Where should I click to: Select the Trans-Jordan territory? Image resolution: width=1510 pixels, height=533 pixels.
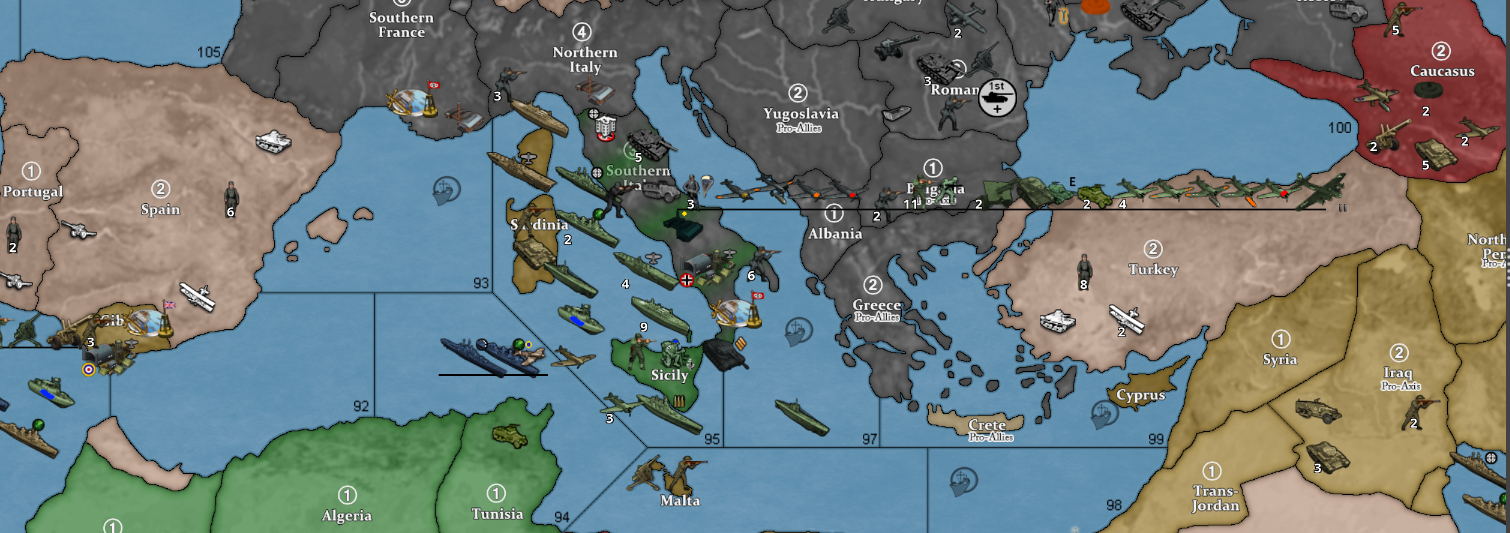coord(1215,490)
